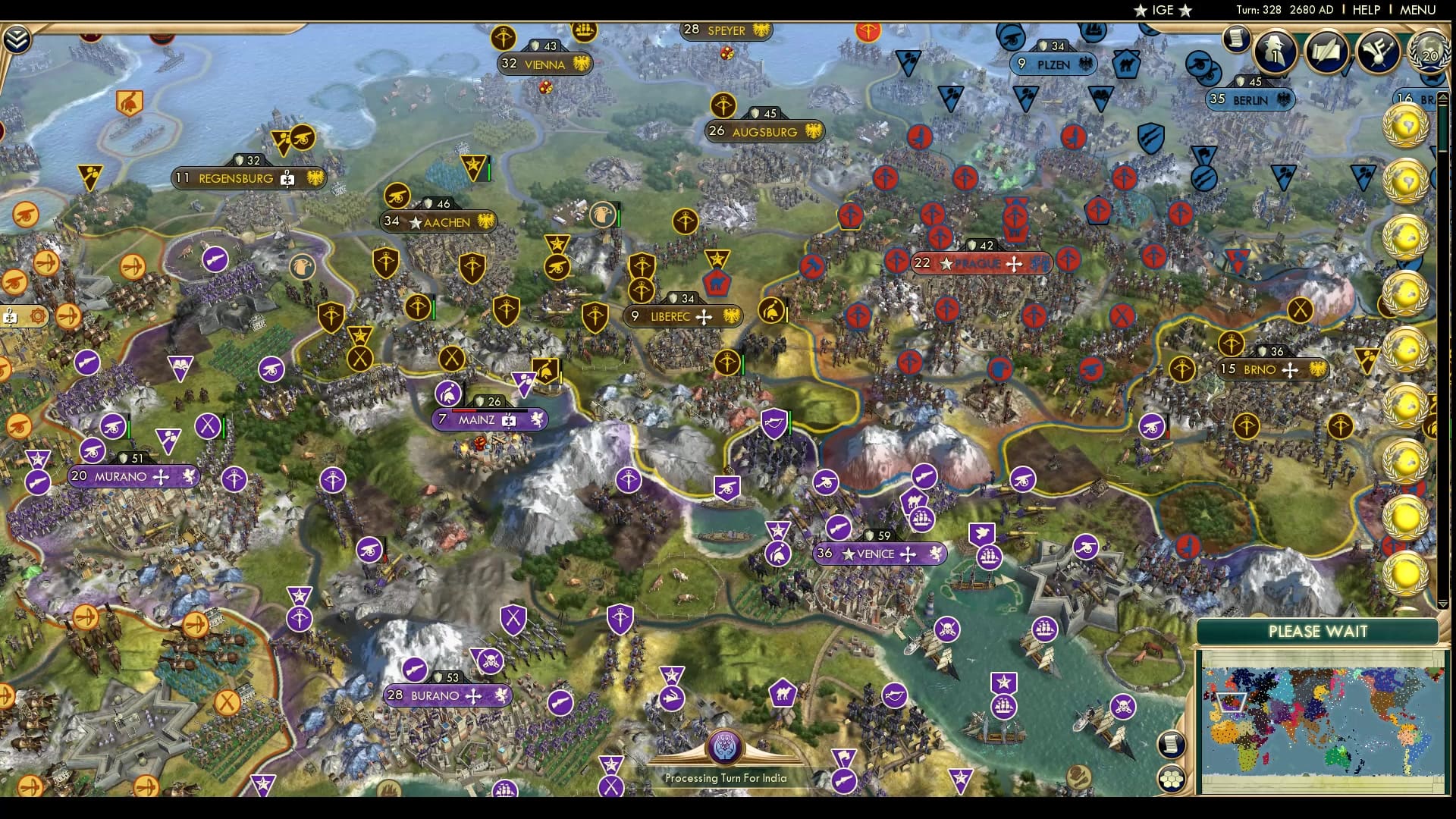This screenshot has width=1456, height=819.
Task: Select the Venice city banner
Action: point(880,554)
